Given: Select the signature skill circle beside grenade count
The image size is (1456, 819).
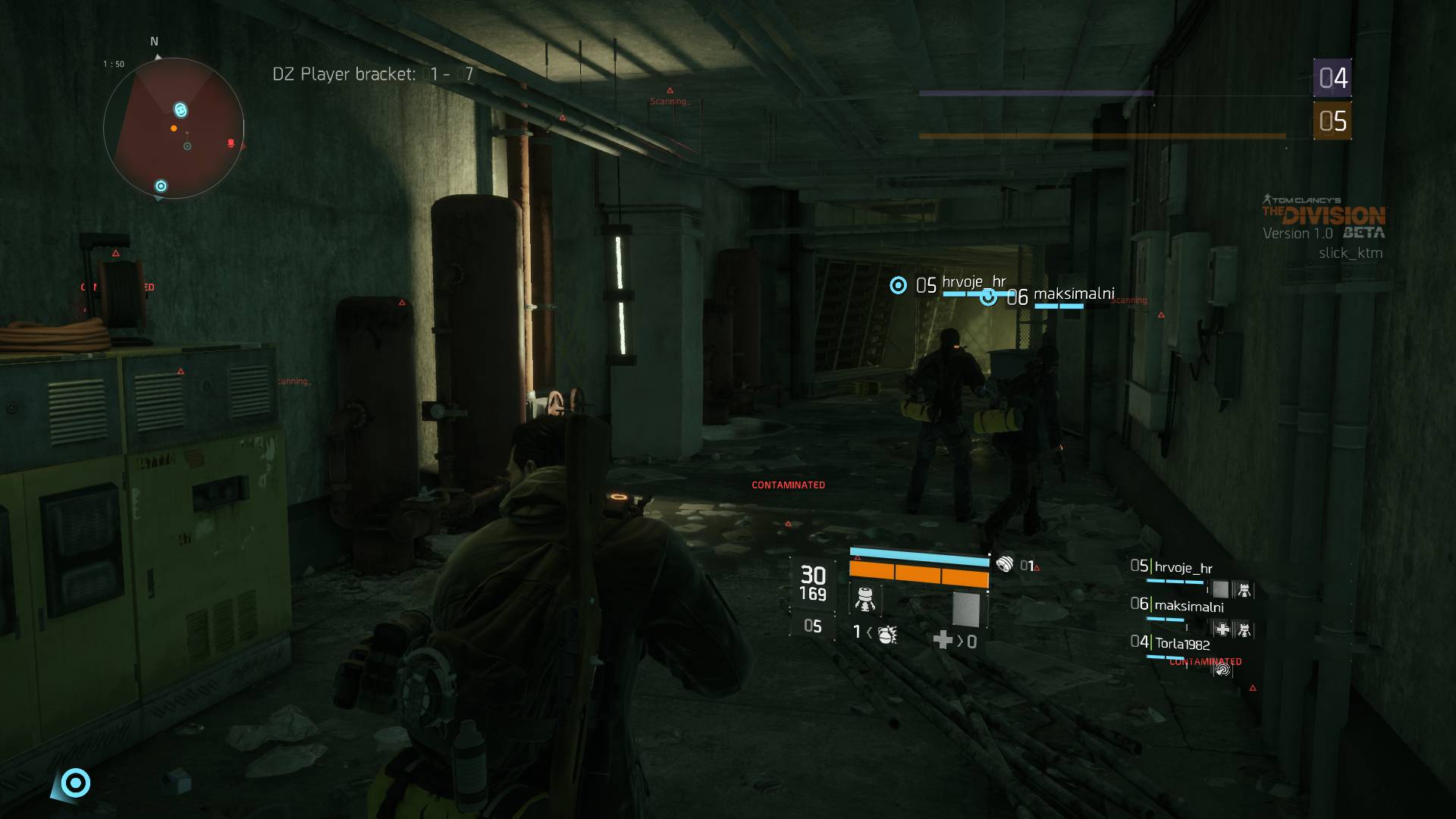Looking at the screenshot, I should pos(1004,564).
